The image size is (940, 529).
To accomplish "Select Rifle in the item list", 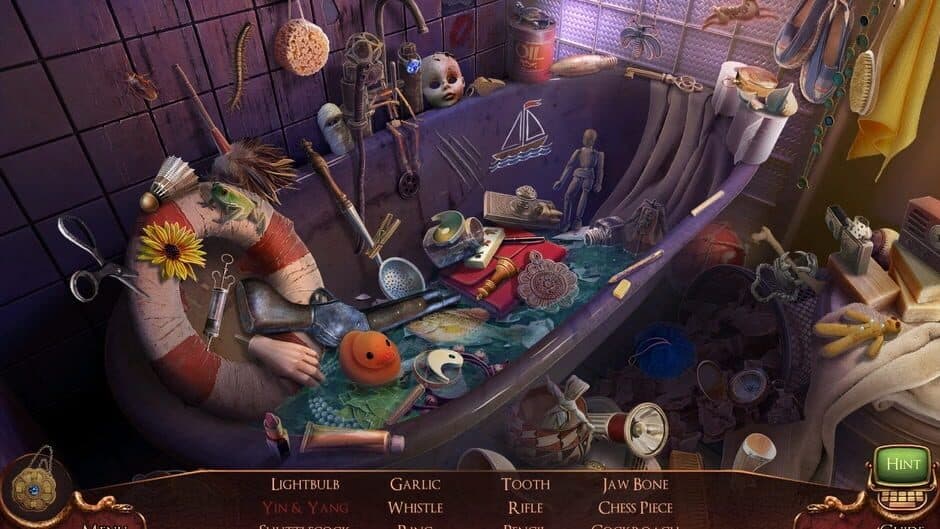I will coord(525,507).
